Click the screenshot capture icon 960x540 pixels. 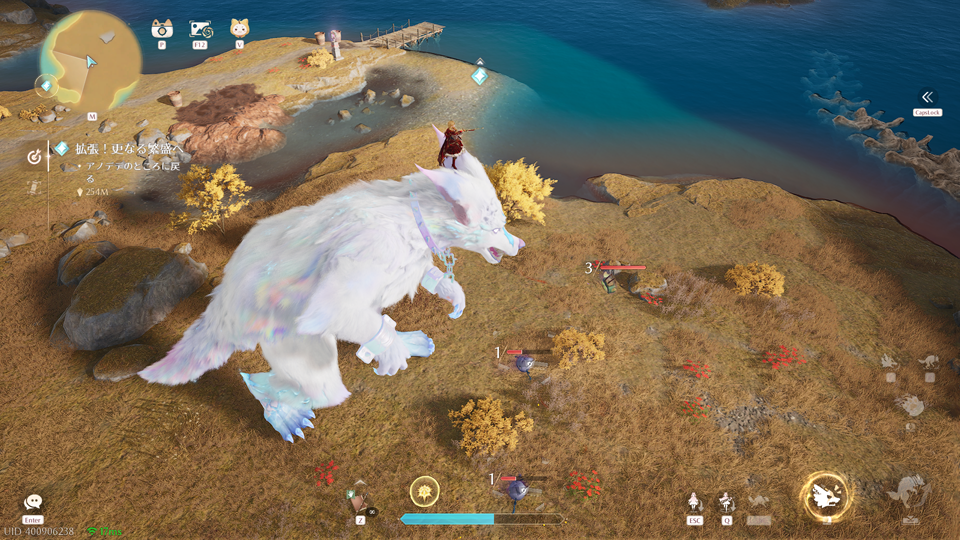199,29
